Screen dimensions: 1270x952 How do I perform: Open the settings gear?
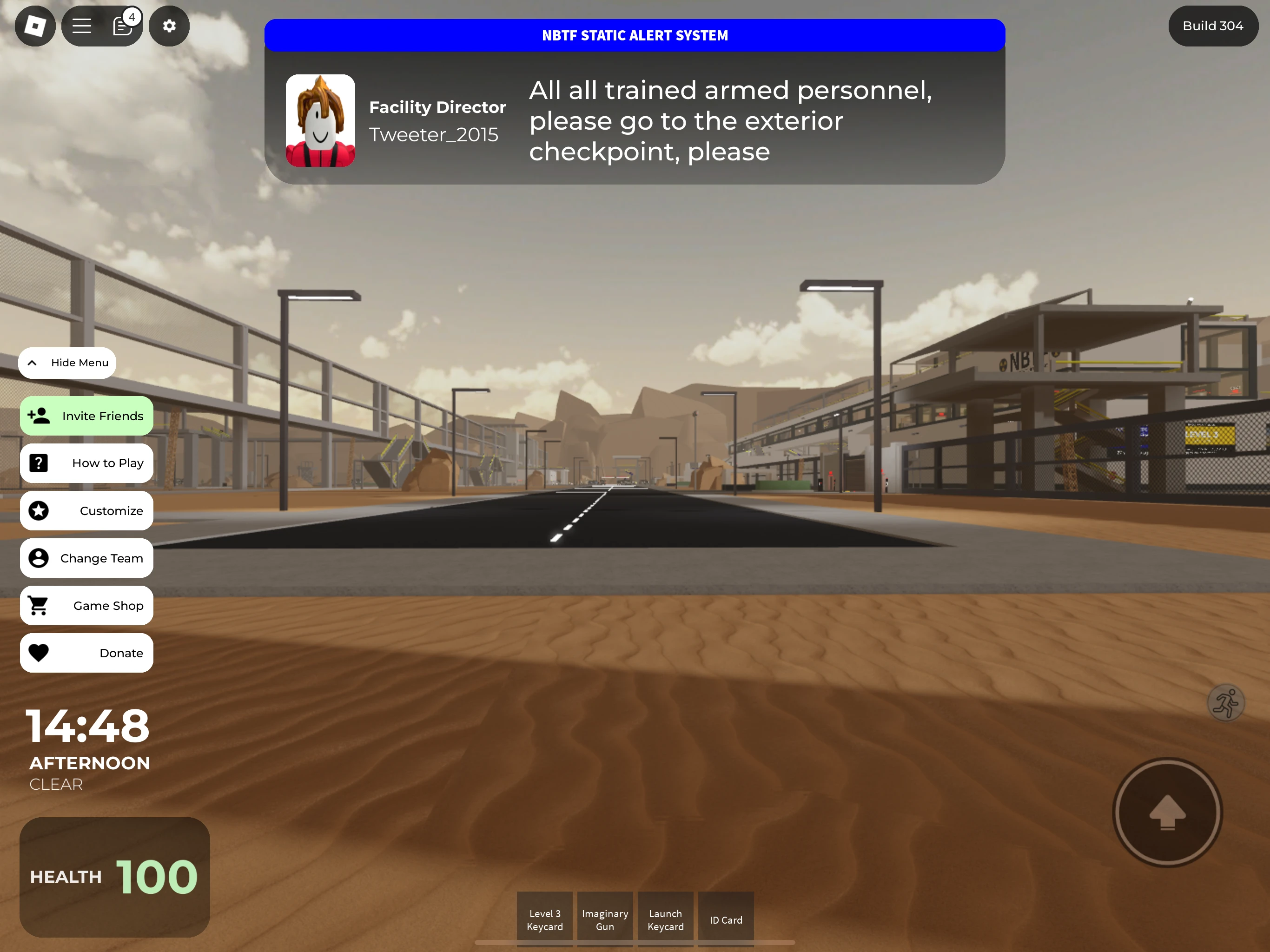pos(169,26)
